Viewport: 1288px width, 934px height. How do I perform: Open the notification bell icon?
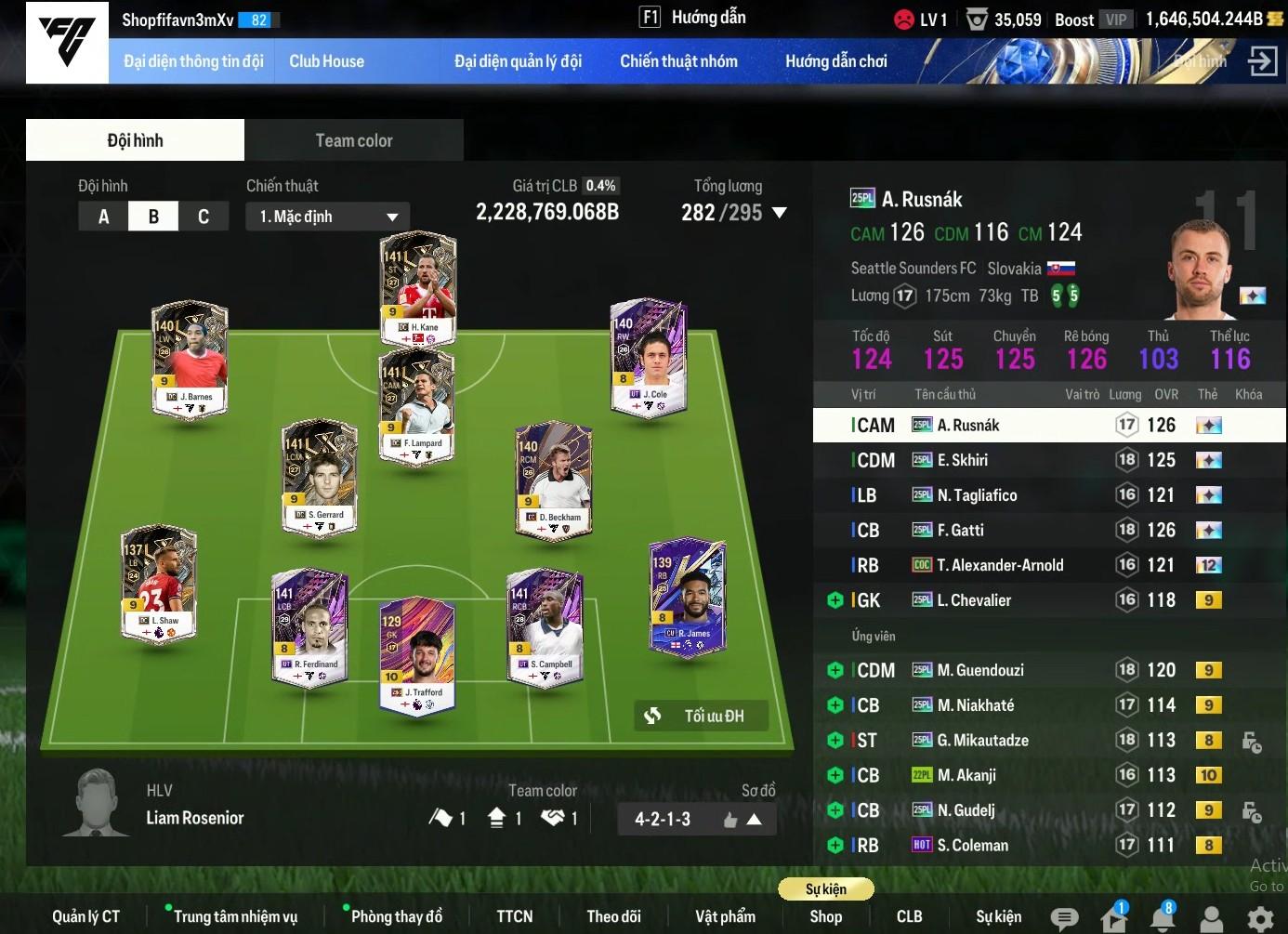(x=1162, y=918)
